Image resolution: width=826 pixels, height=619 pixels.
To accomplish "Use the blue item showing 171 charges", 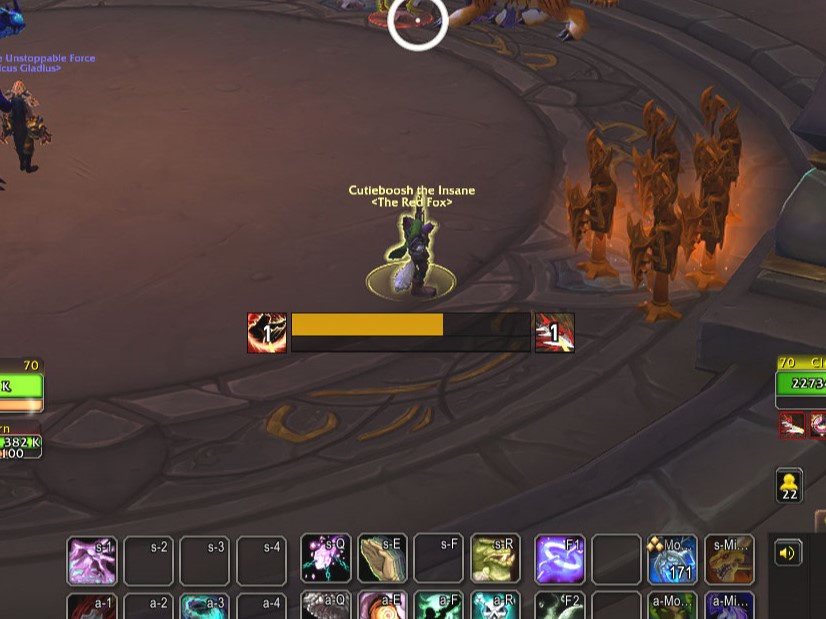I will tap(672, 560).
